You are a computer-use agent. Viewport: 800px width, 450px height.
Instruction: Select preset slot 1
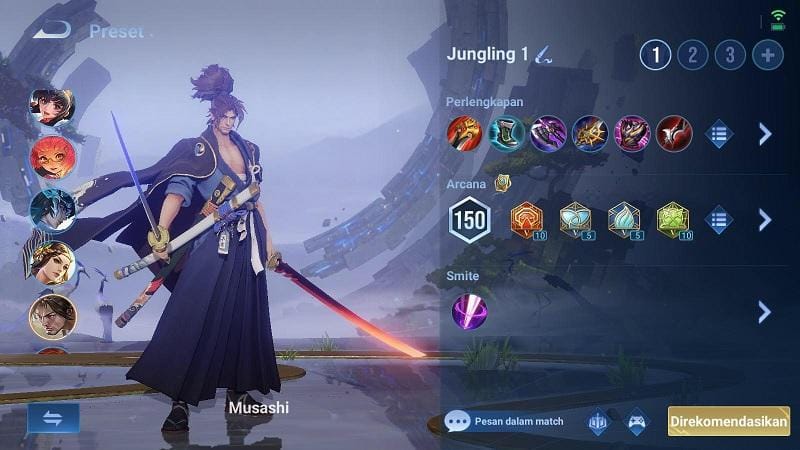point(656,54)
